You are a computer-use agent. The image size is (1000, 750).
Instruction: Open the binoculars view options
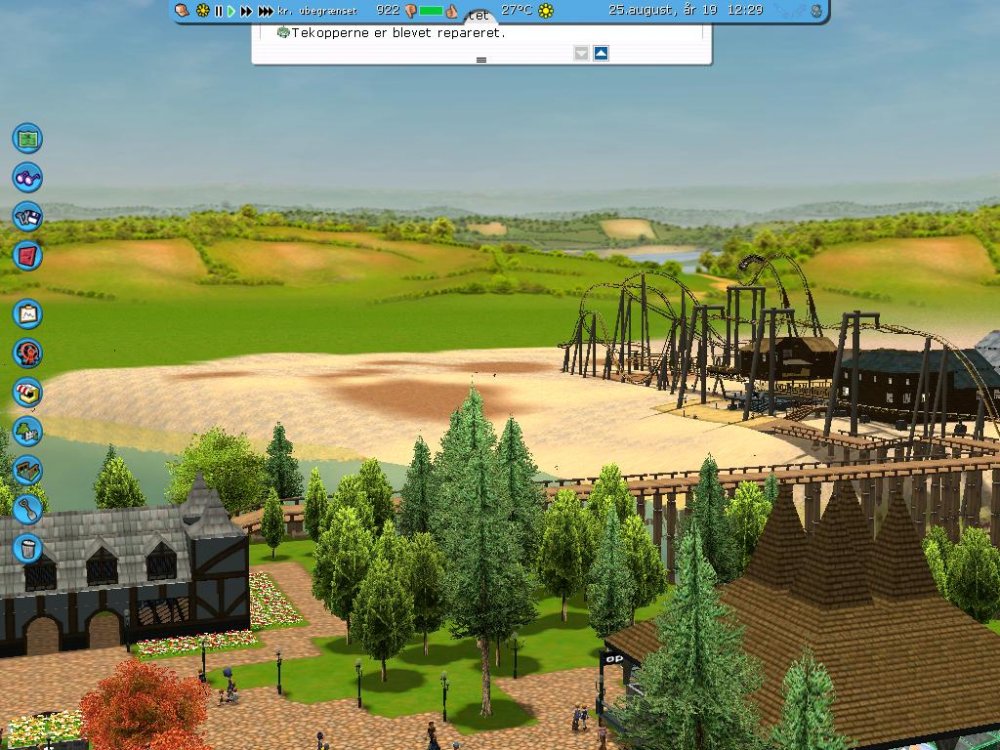click(x=27, y=177)
